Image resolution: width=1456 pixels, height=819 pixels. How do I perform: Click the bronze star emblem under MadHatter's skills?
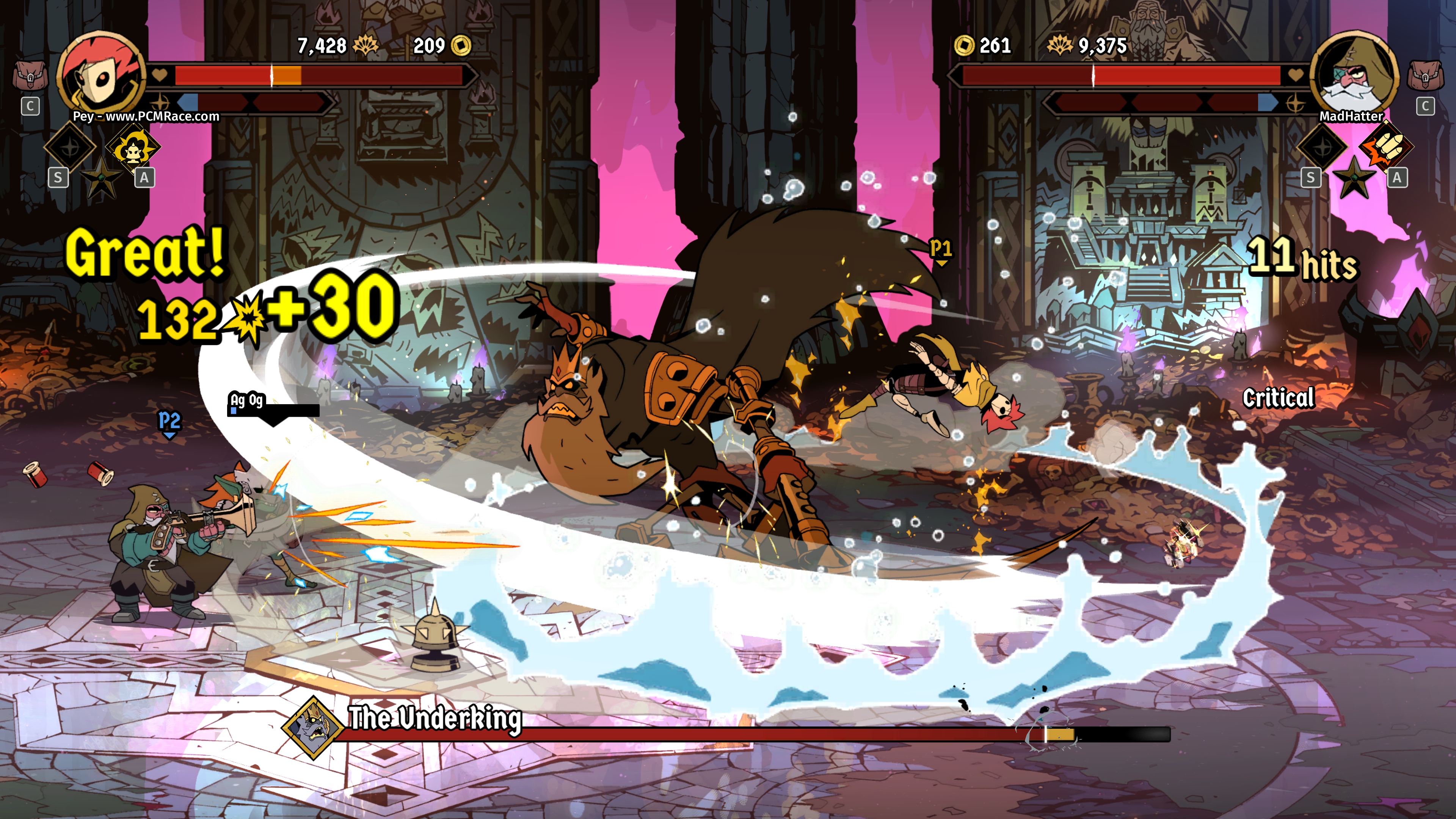1354,177
